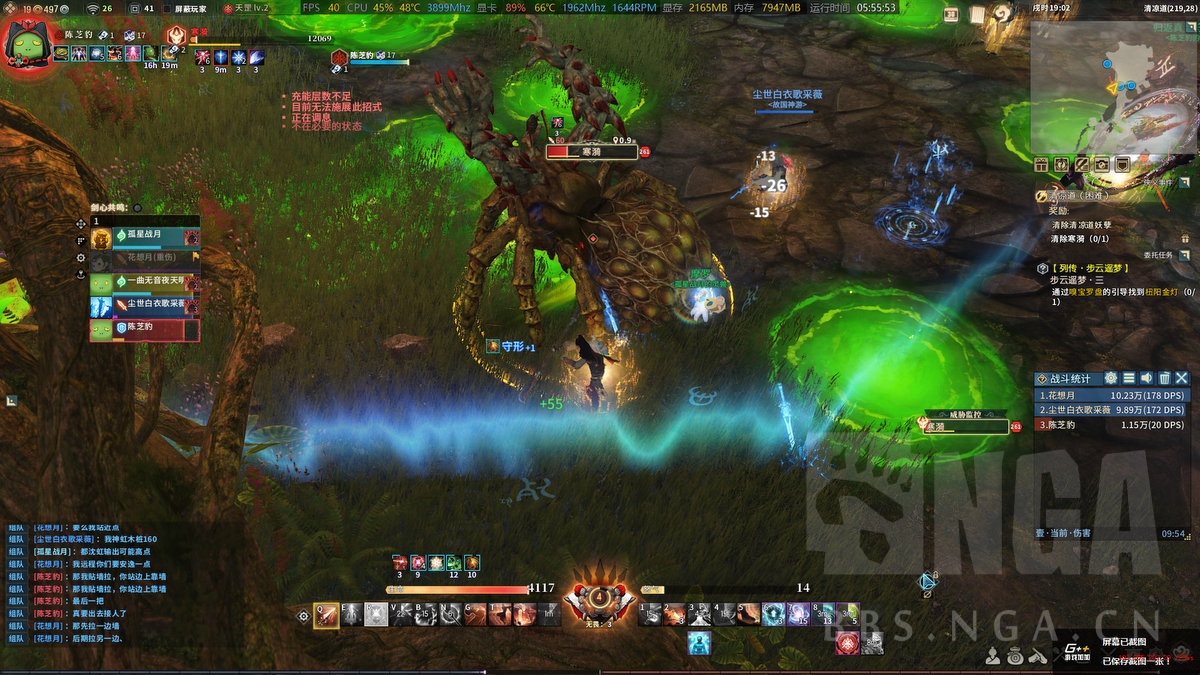Use the blue meditating figure skill

(699, 642)
